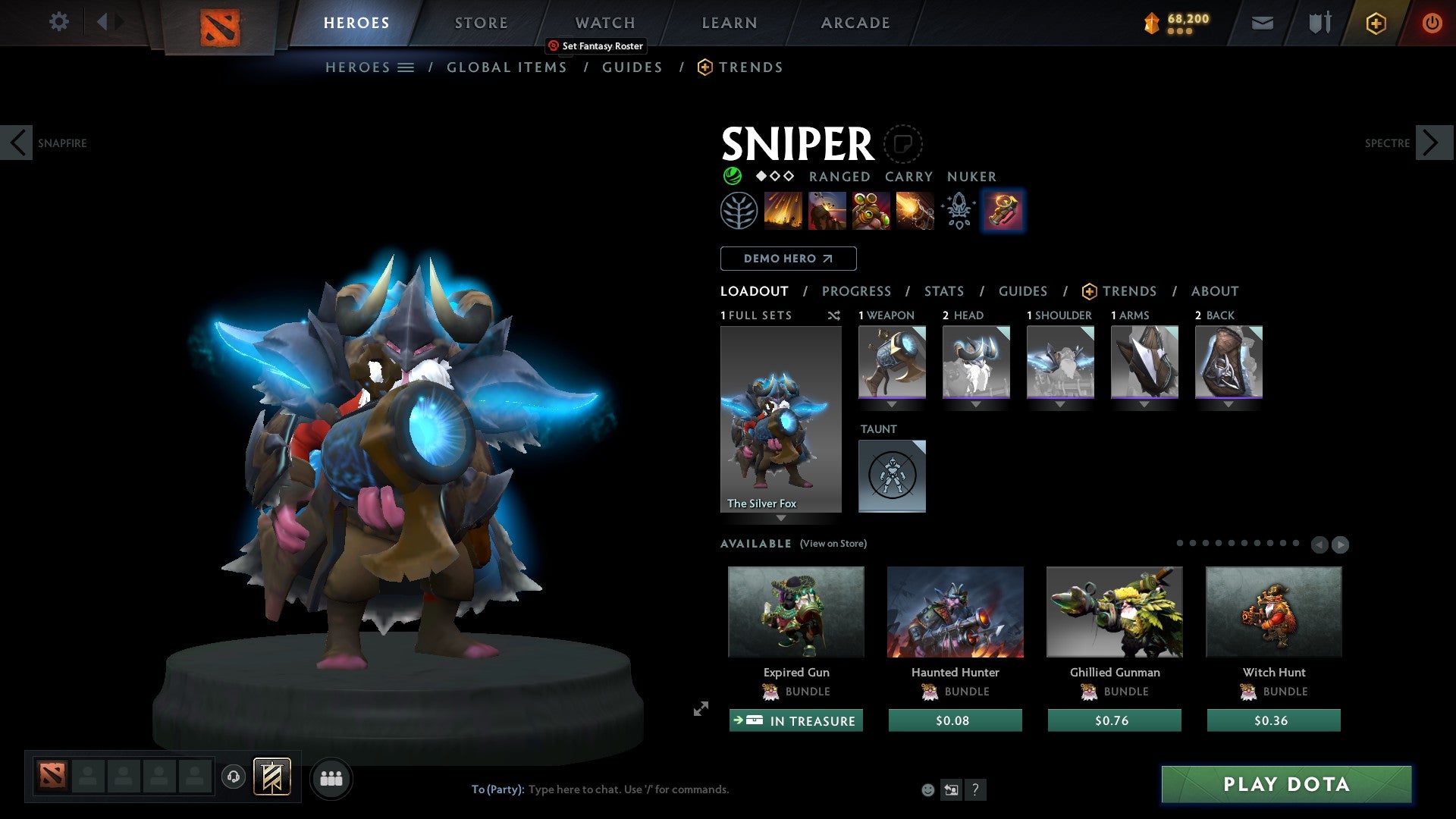
Task: Click the next page arrow in Available sets
Action: point(1341,544)
